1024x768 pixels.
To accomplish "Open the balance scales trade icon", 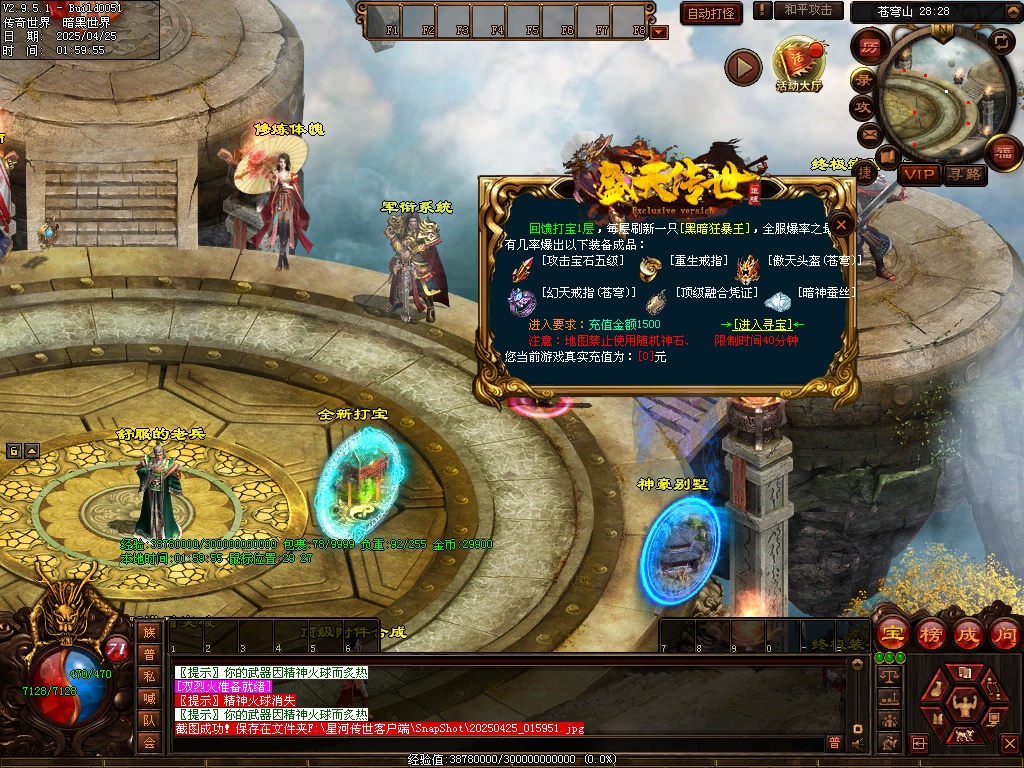I will pos(887,677).
